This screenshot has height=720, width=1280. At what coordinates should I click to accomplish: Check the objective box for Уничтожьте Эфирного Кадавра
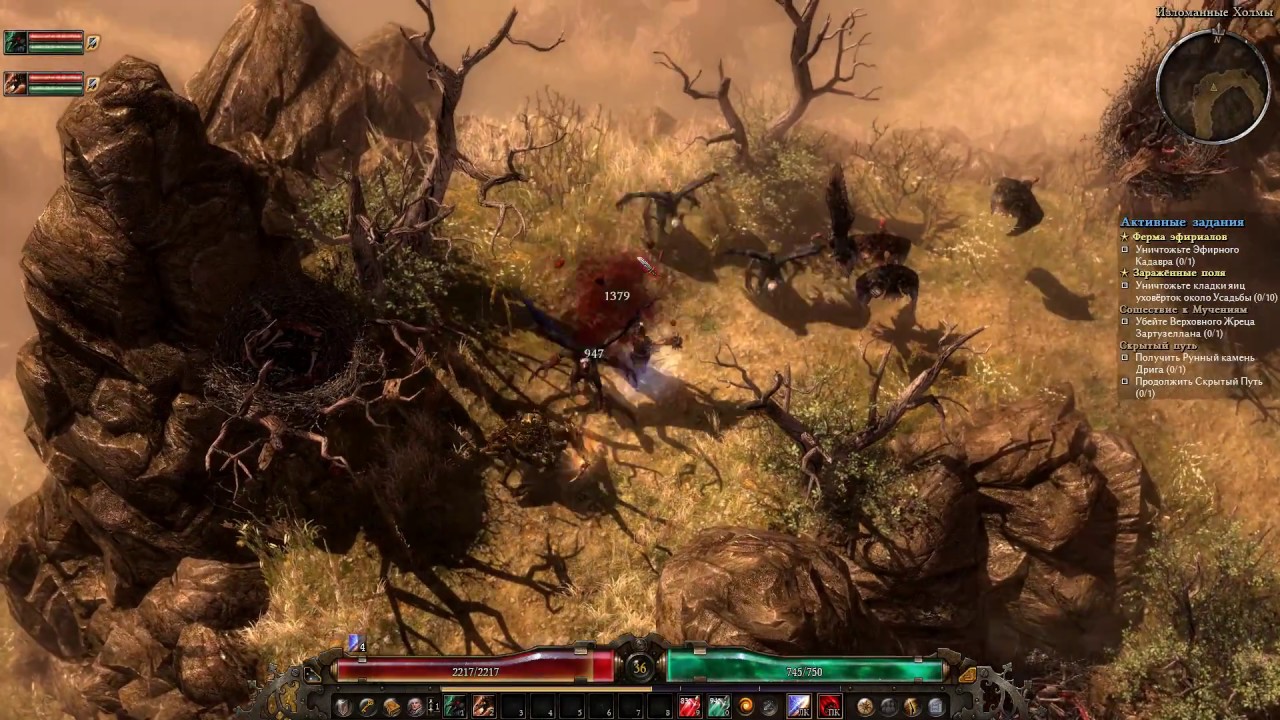[x=1125, y=250]
